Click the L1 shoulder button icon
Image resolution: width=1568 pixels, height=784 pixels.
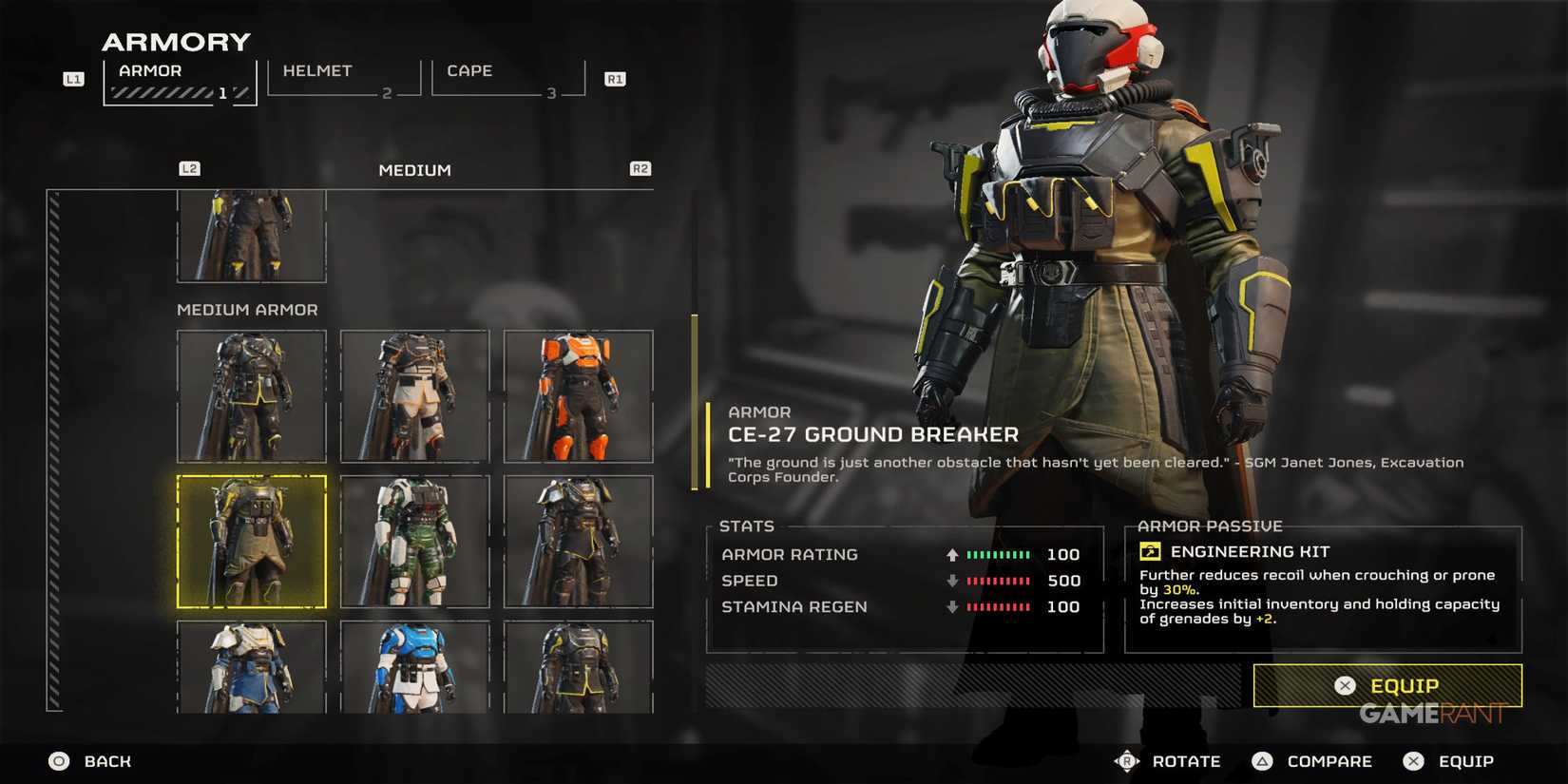pos(73,79)
